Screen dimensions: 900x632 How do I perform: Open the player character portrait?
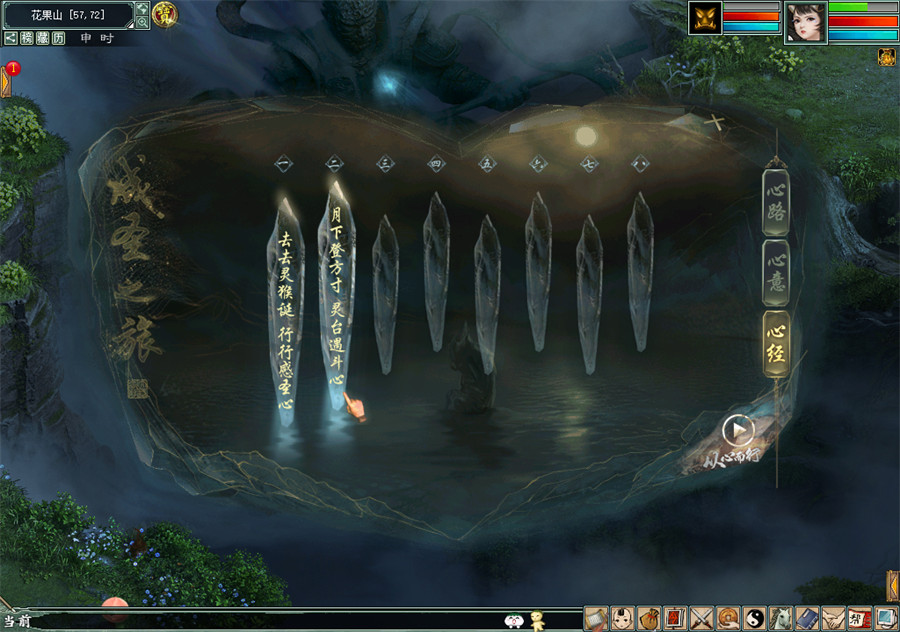click(x=805, y=21)
